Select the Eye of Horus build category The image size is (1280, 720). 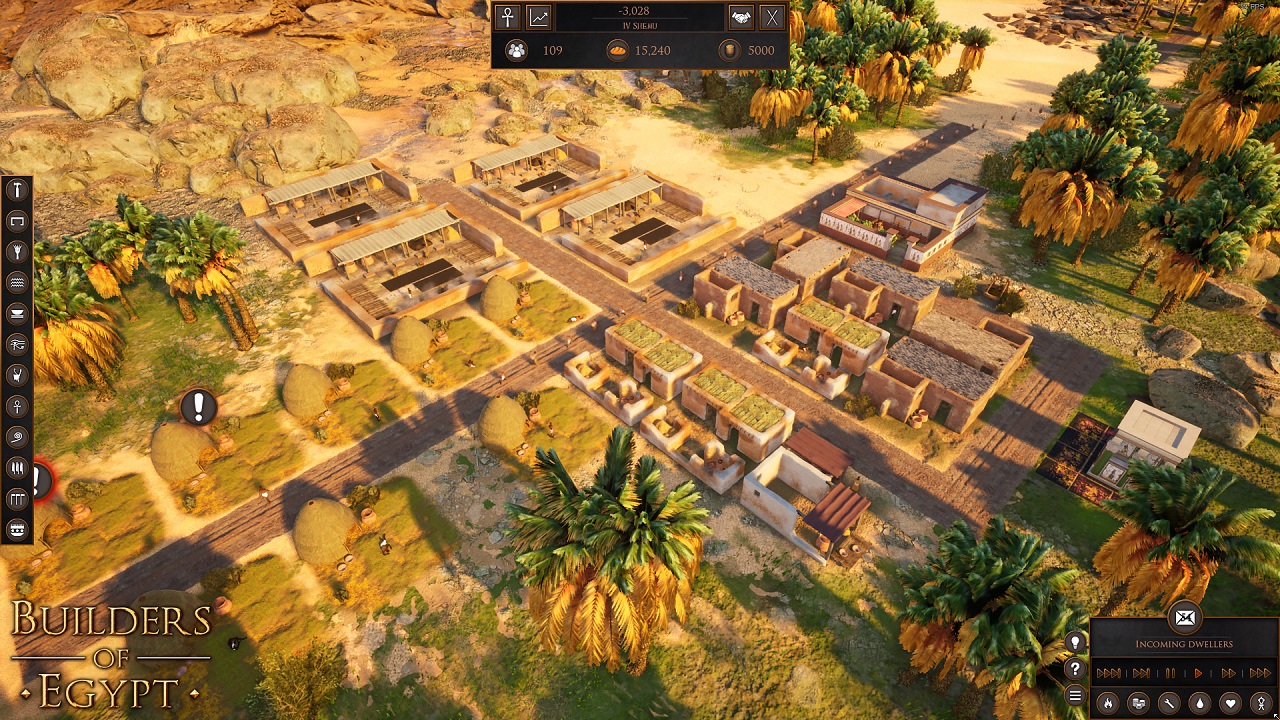click(x=17, y=344)
